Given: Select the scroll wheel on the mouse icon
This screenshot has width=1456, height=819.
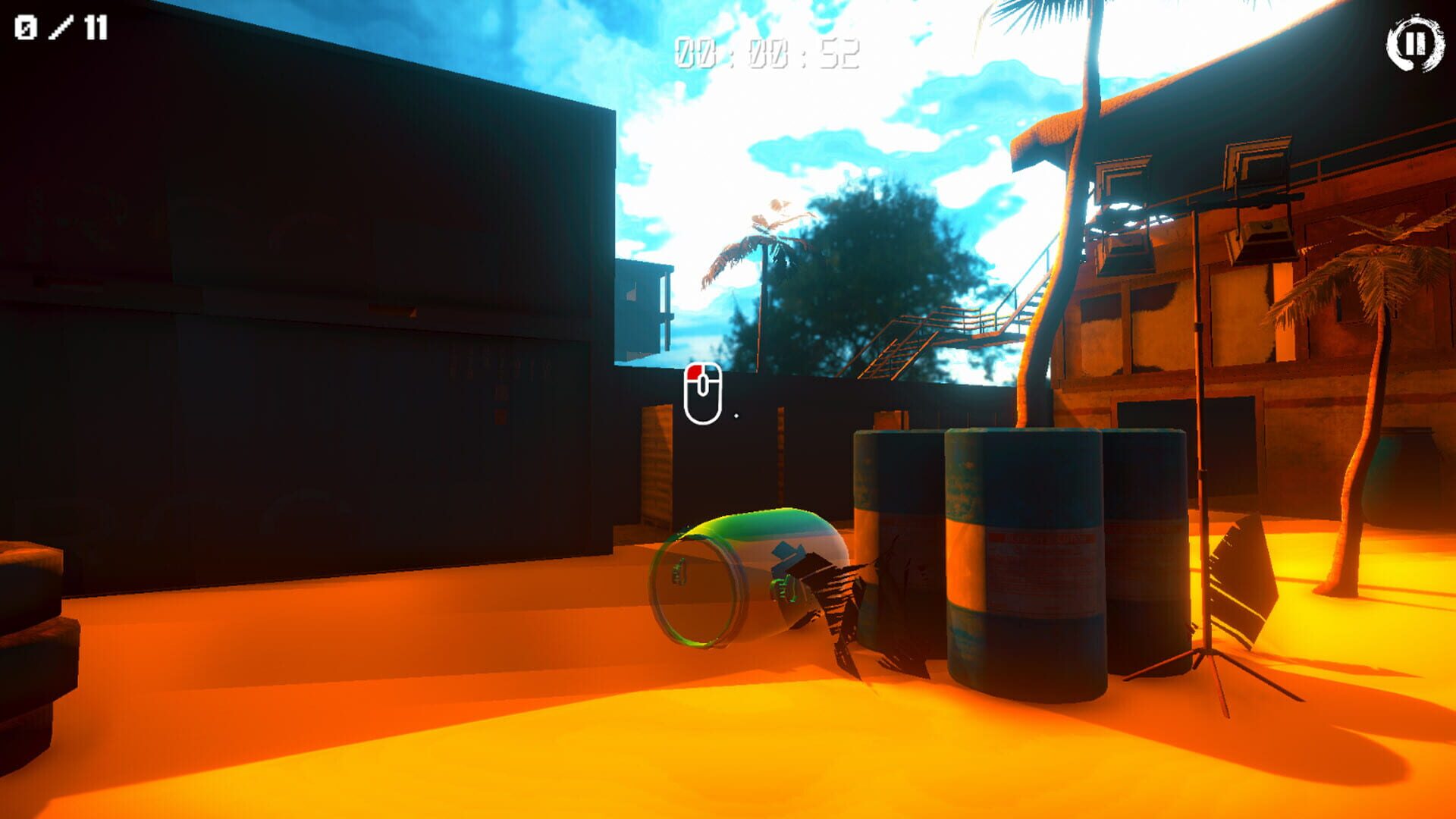Looking at the screenshot, I should [x=706, y=384].
